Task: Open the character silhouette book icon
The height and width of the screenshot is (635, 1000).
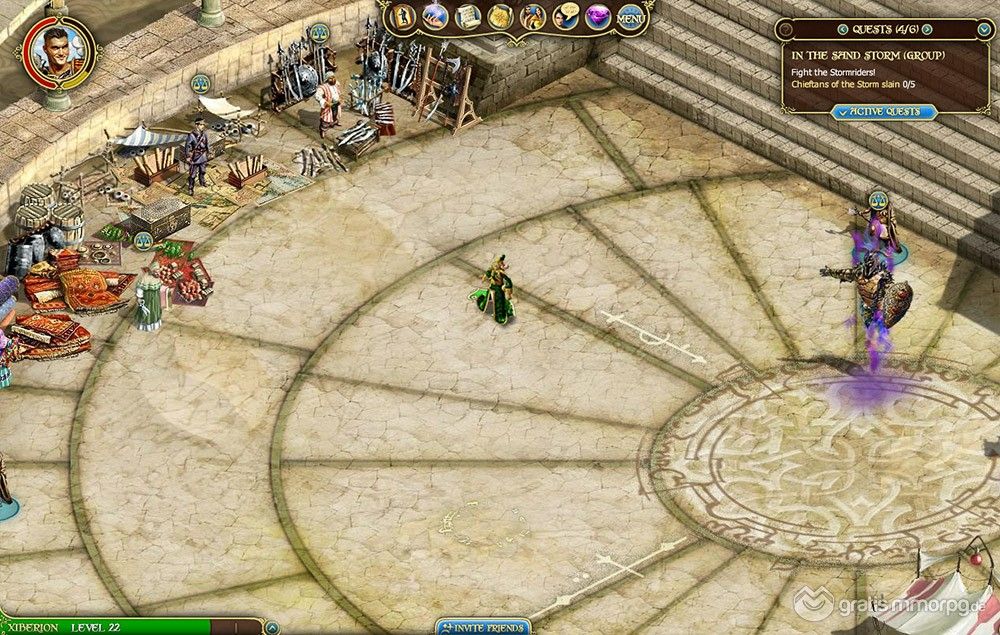Action: 405,16
